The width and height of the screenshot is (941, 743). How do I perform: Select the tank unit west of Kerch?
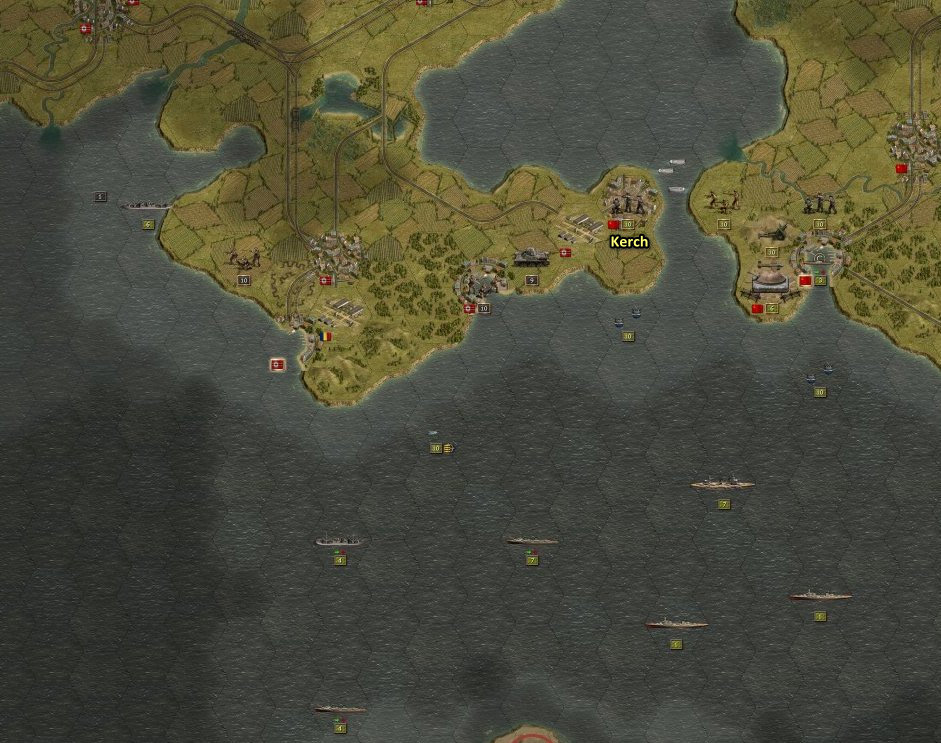tap(531, 258)
